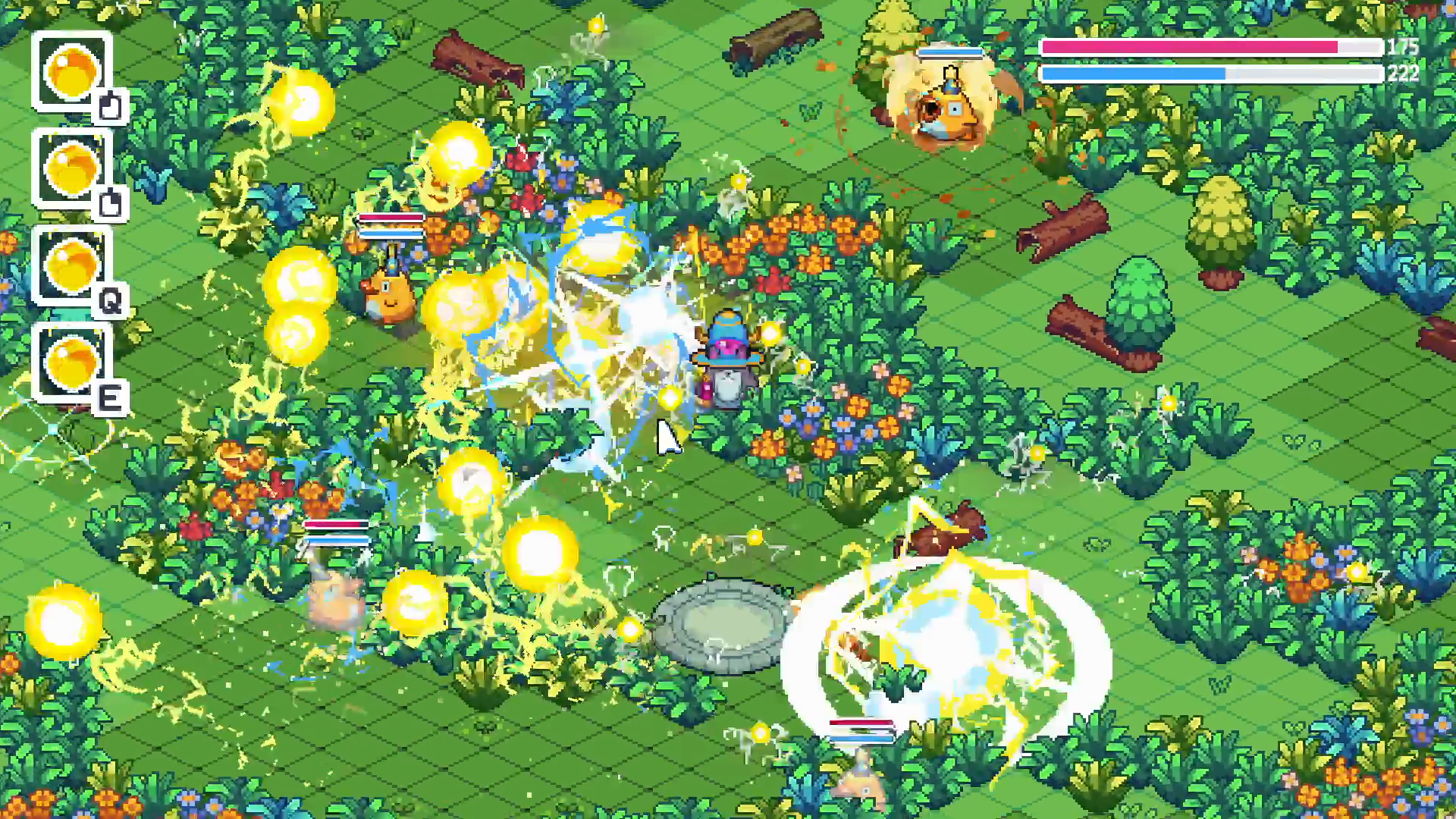Click the 175 health value text
The image size is (1456, 819).
[1401, 47]
